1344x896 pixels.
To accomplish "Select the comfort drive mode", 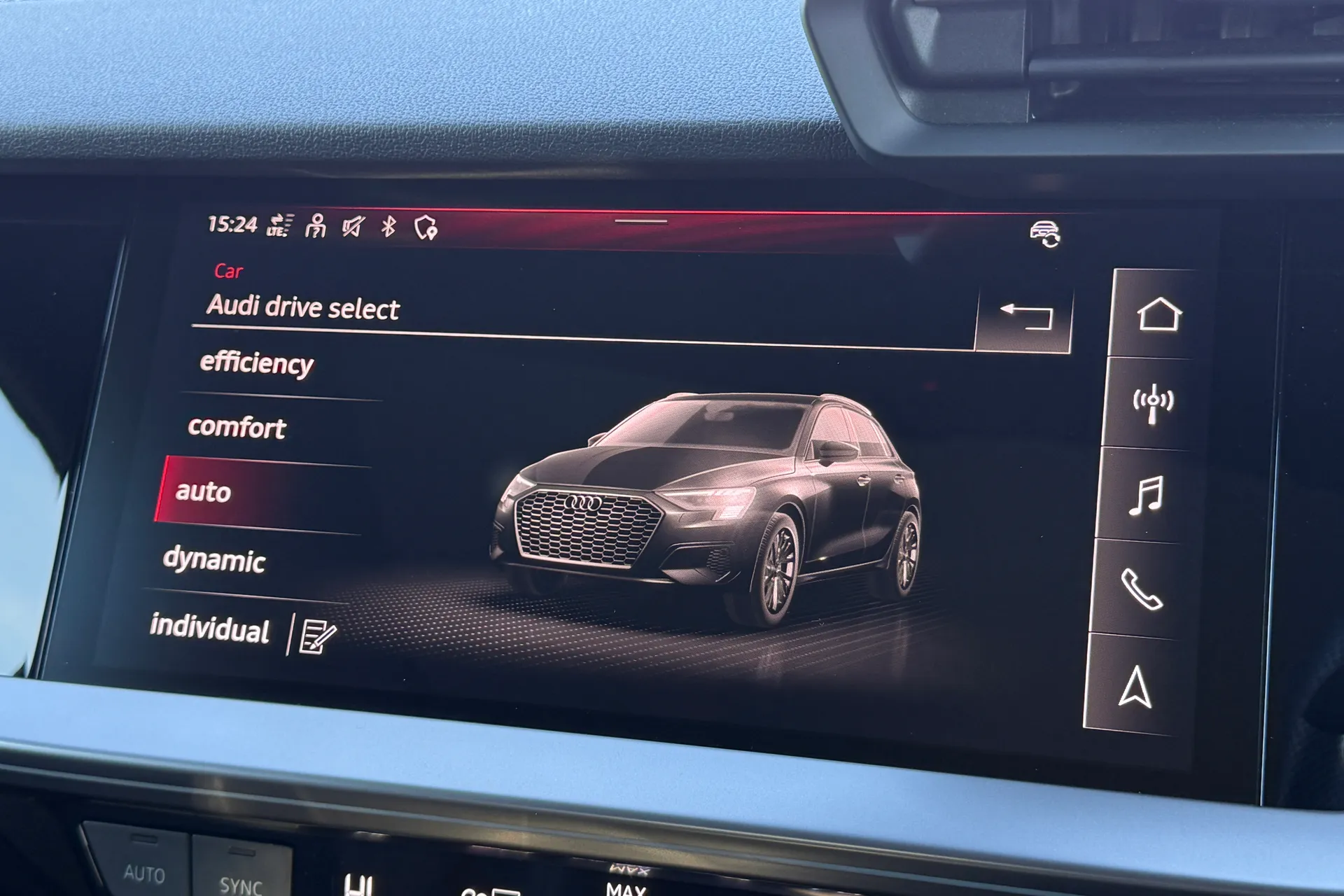I will click(237, 428).
